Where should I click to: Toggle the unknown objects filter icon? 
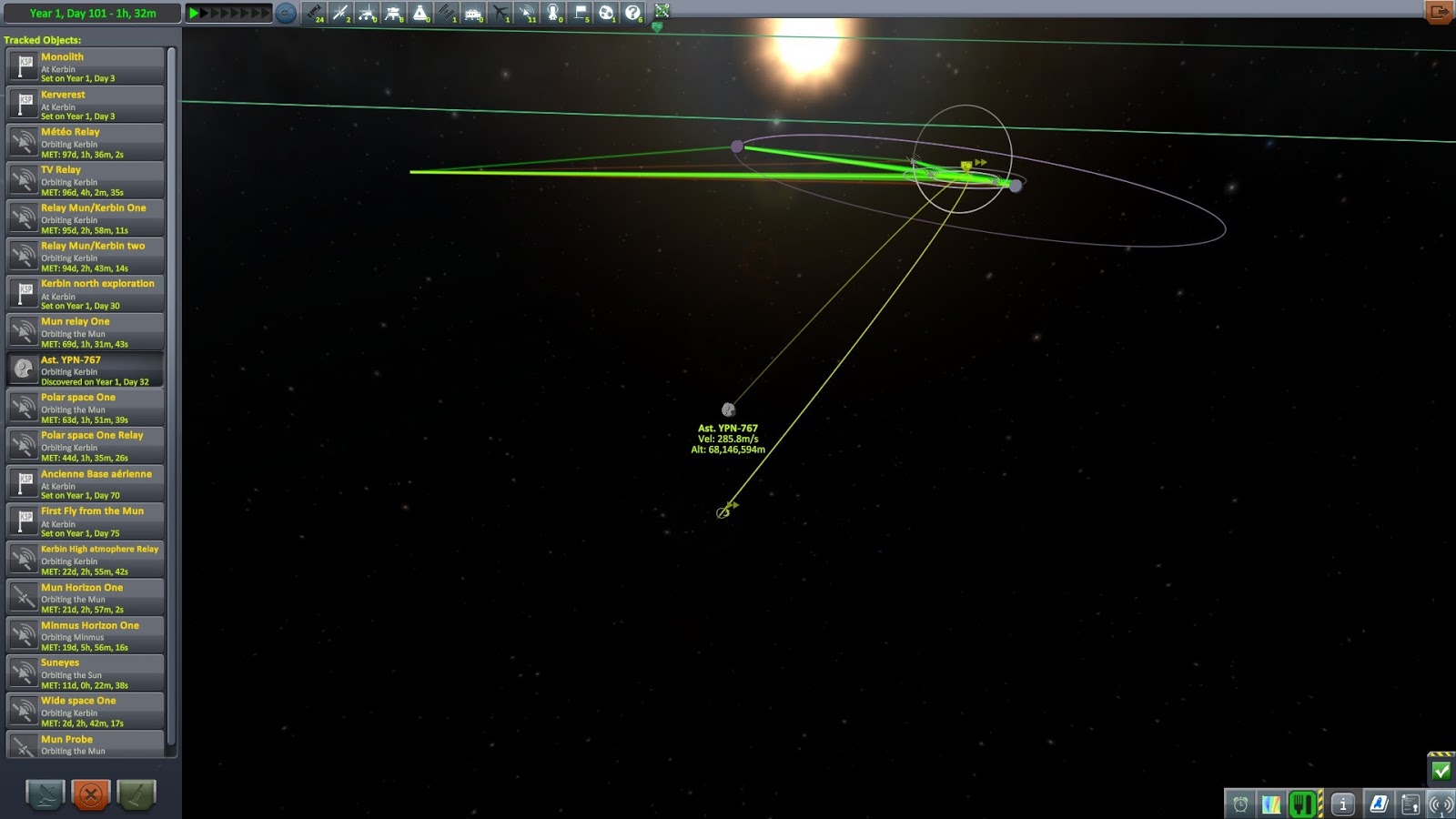[631, 13]
